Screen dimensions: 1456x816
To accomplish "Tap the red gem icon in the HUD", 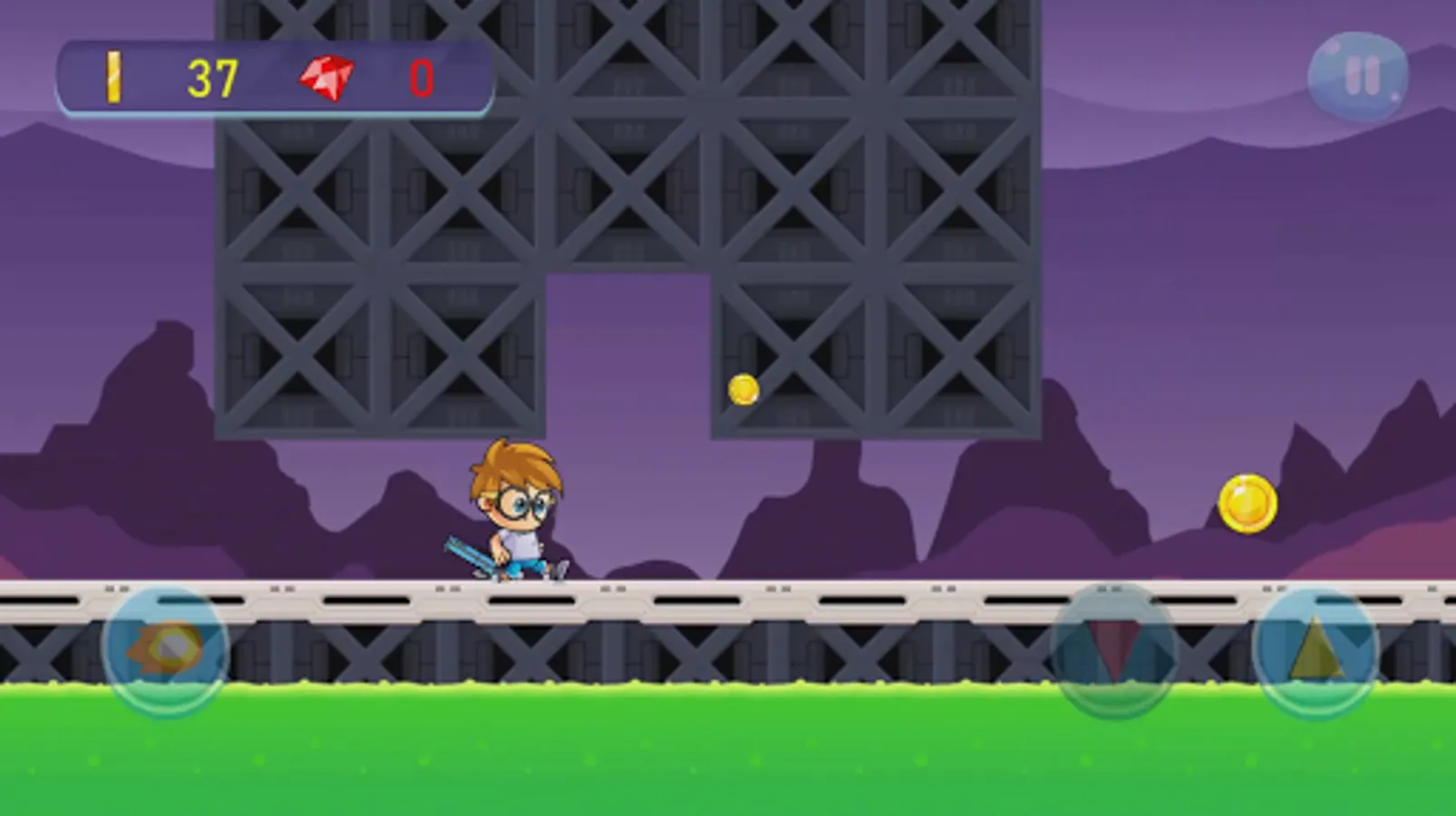I will pyautogui.click(x=326, y=77).
